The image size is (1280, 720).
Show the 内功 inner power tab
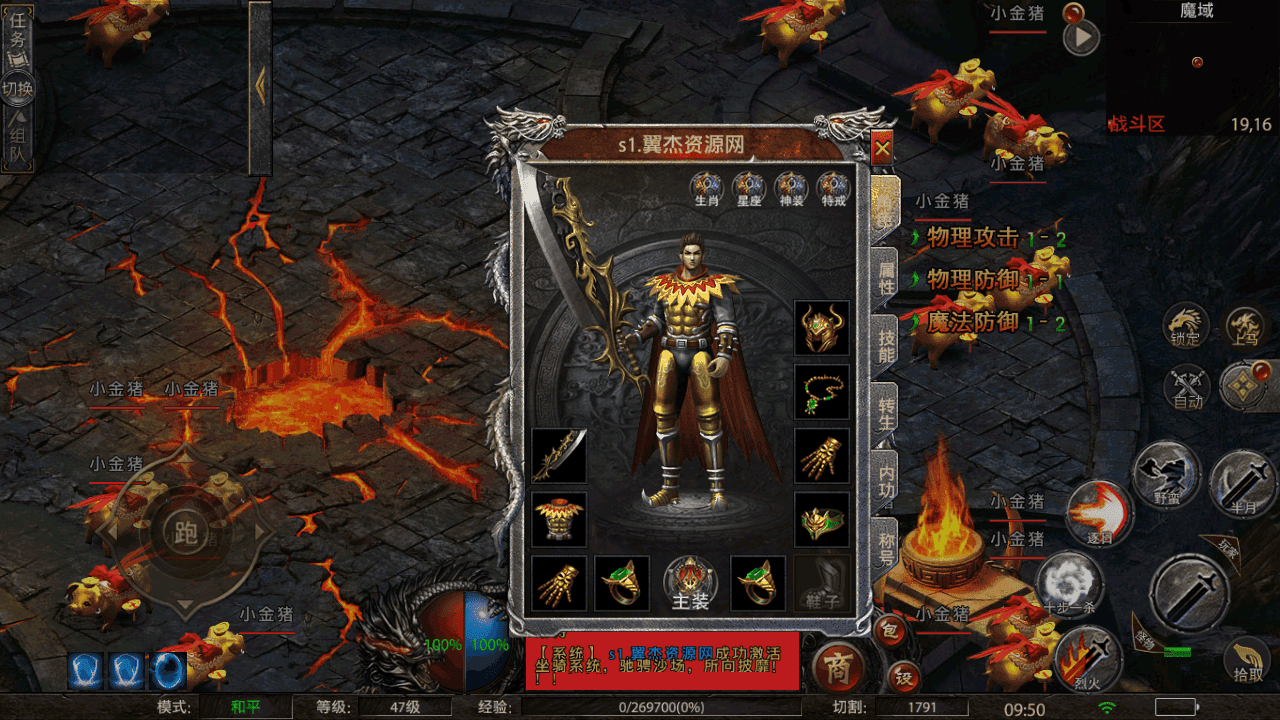(886, 480)
